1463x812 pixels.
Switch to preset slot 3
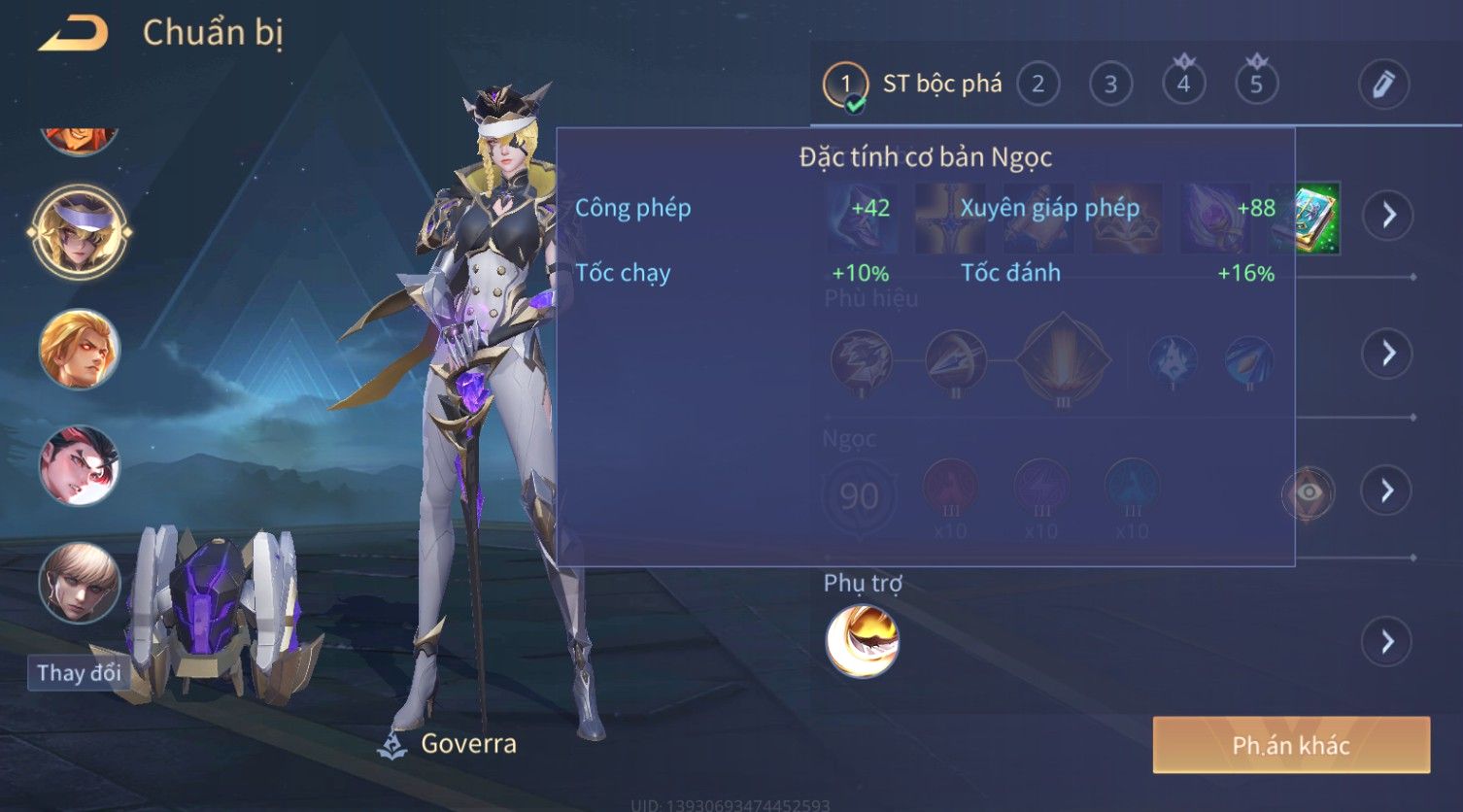pos(1110,85)
